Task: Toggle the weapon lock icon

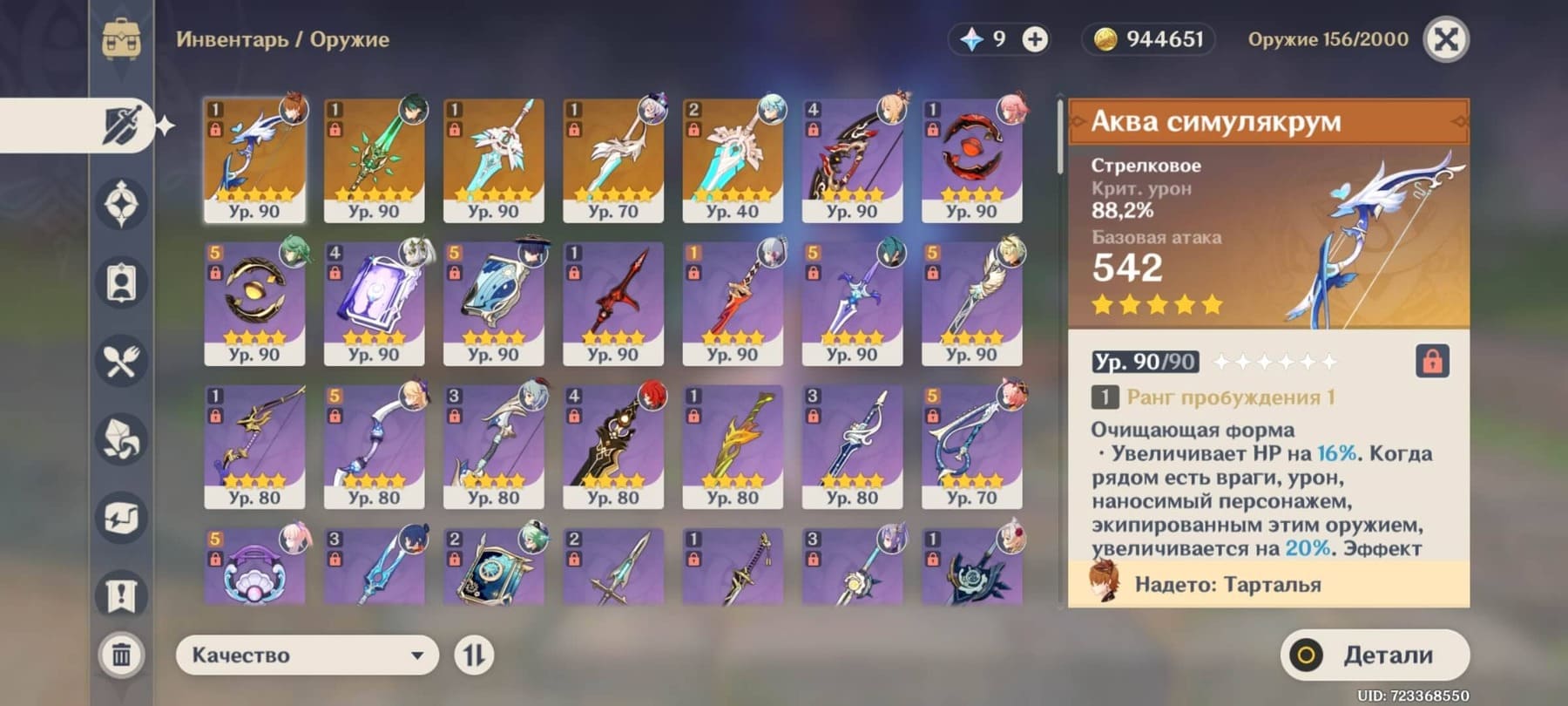Action: tap(1432, 360)
